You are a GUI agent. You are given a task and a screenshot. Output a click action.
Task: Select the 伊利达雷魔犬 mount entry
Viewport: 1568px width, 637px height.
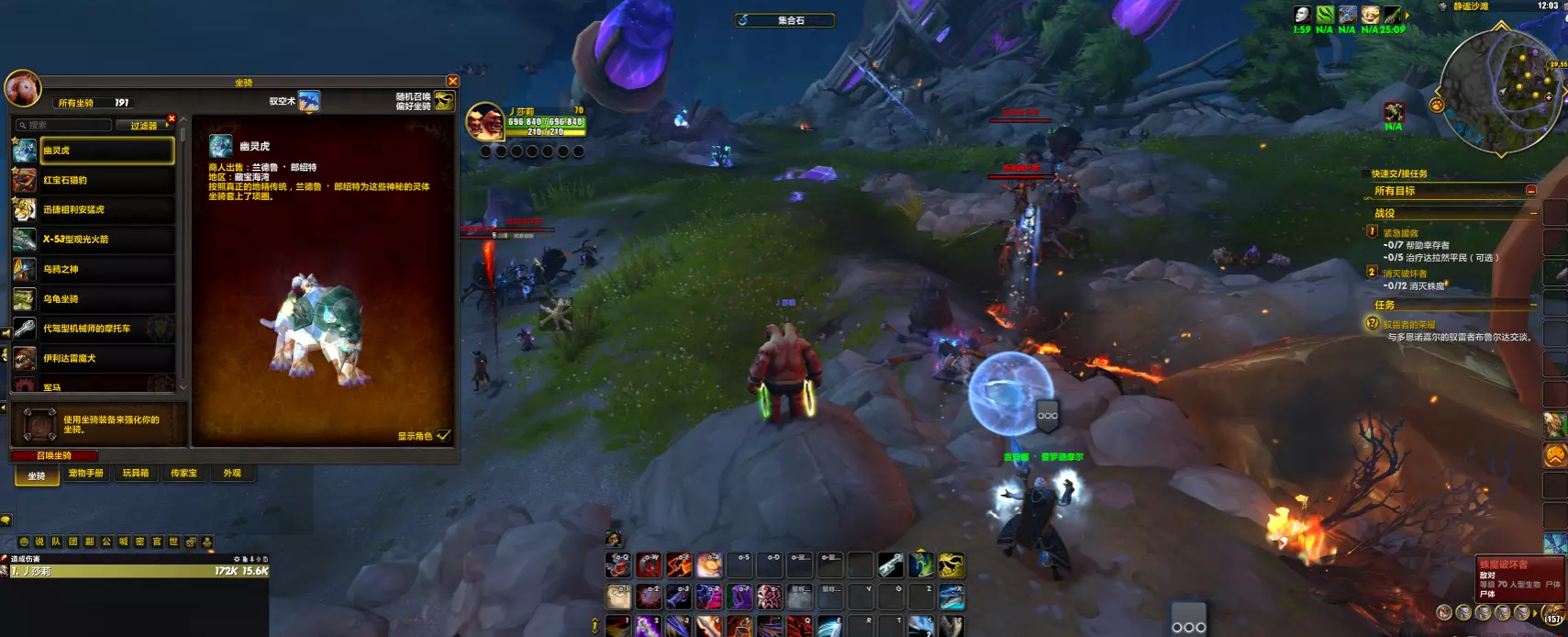[106, 358]
